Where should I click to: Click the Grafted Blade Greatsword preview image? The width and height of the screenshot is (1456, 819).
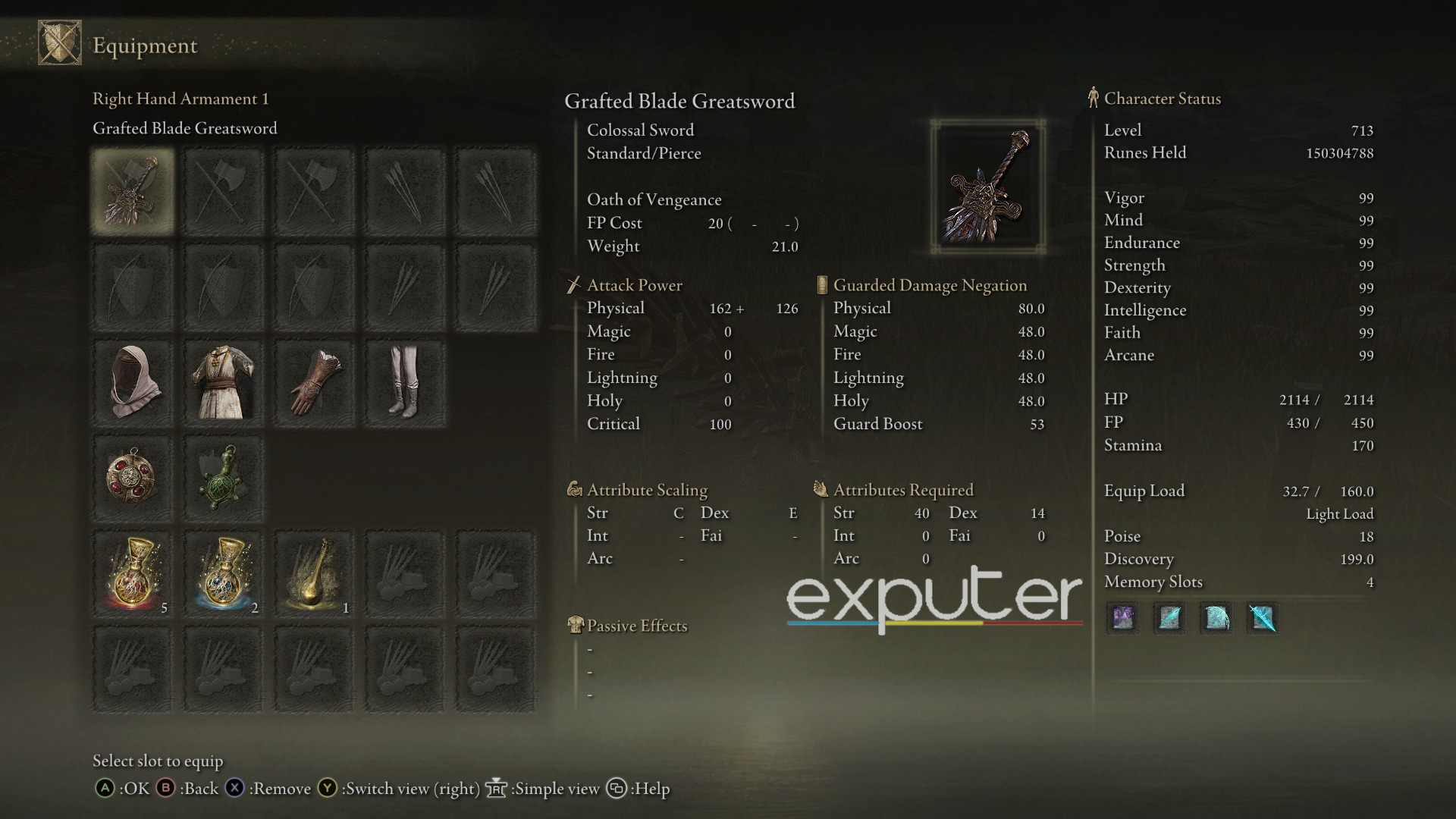pyautogui.click(x=987, y=185)
